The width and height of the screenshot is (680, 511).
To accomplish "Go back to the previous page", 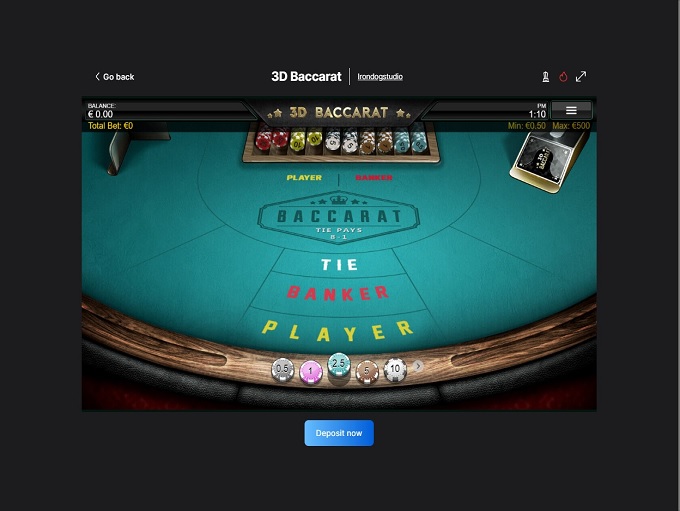I will [114, 77].
